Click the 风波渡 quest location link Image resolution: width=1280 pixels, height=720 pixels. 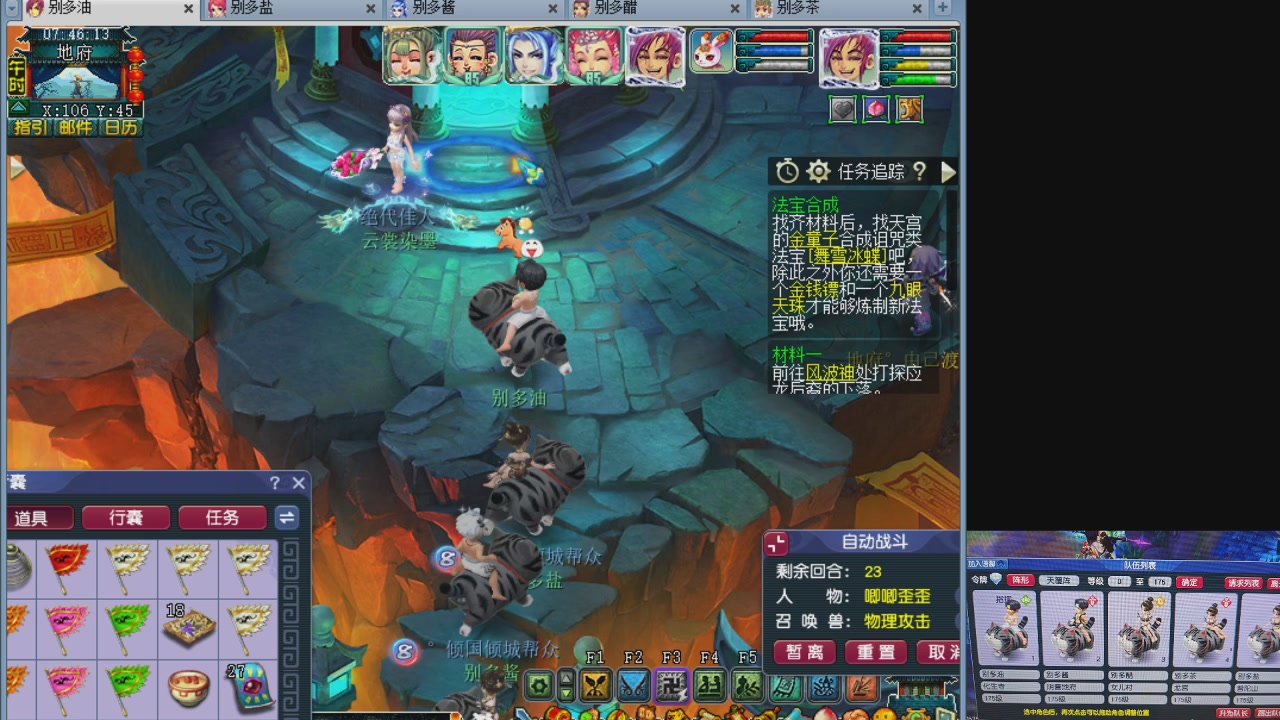click(x=830, y=373)
